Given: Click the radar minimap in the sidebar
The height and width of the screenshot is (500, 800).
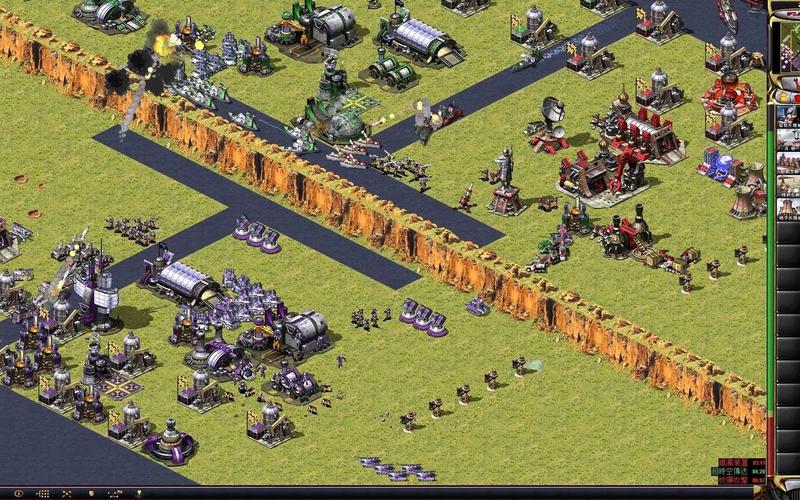Looking at the screenshot, I should tap(788, 47).
